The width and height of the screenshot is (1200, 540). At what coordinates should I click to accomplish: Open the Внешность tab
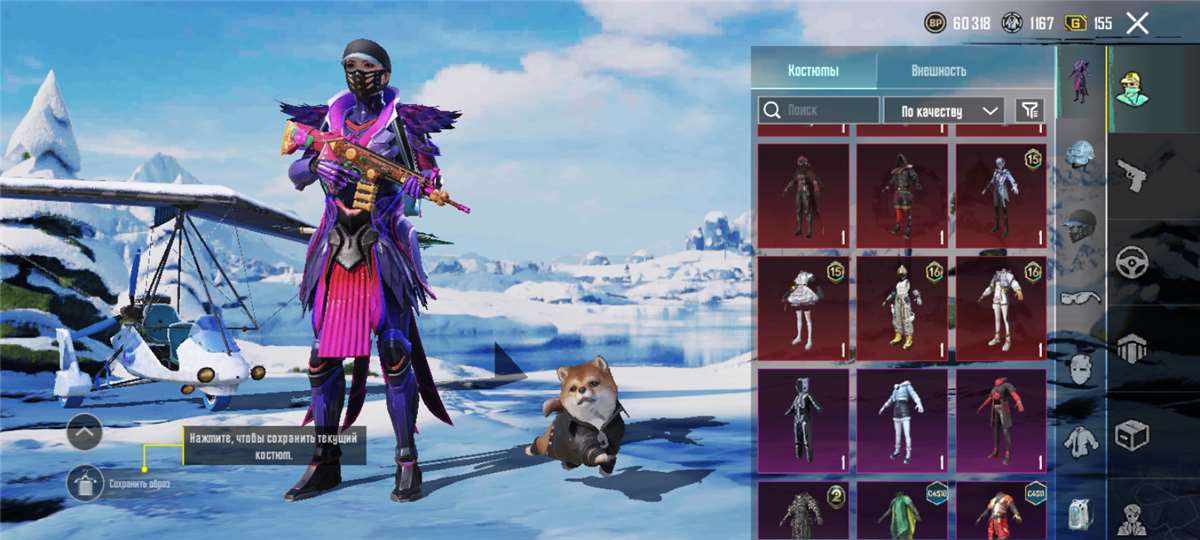click(938, 71)
